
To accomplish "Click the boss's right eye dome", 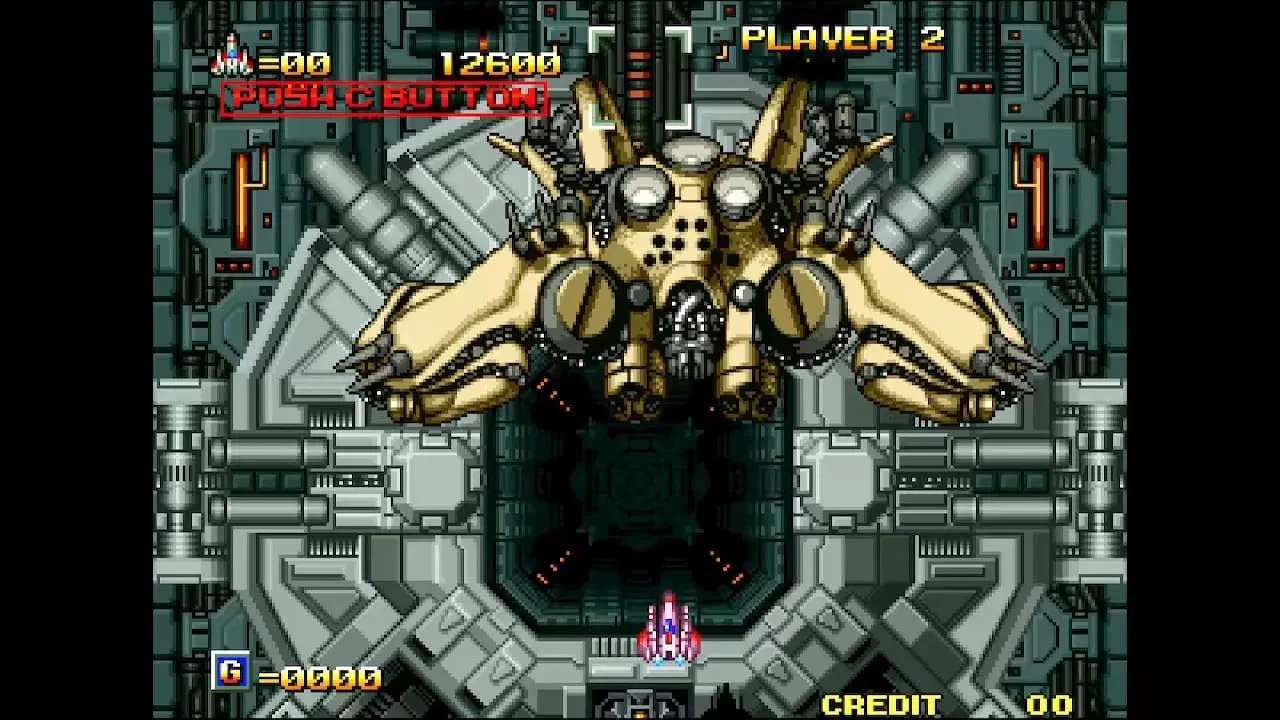I will tap(738, 190).
